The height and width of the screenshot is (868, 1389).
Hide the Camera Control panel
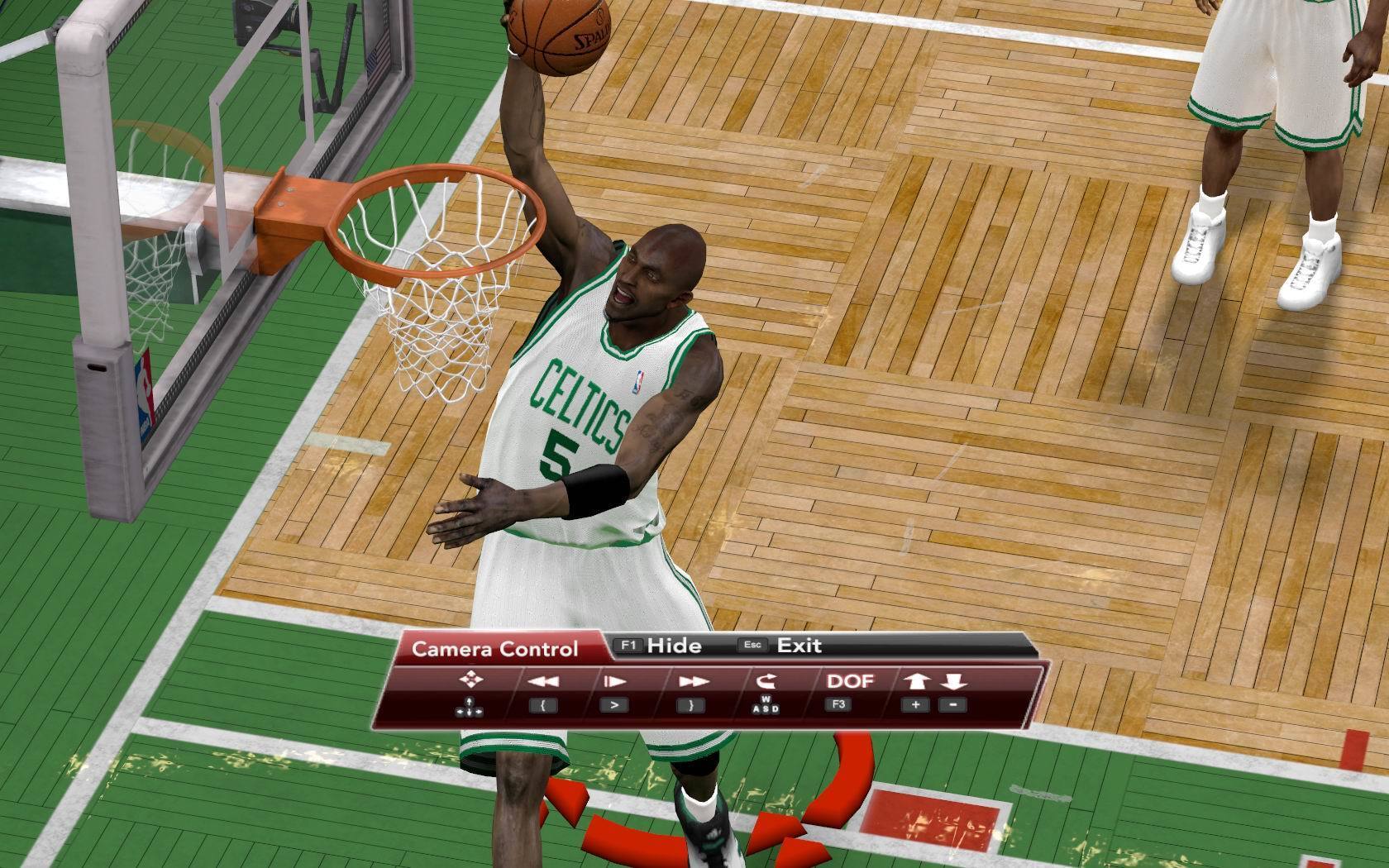672,646
